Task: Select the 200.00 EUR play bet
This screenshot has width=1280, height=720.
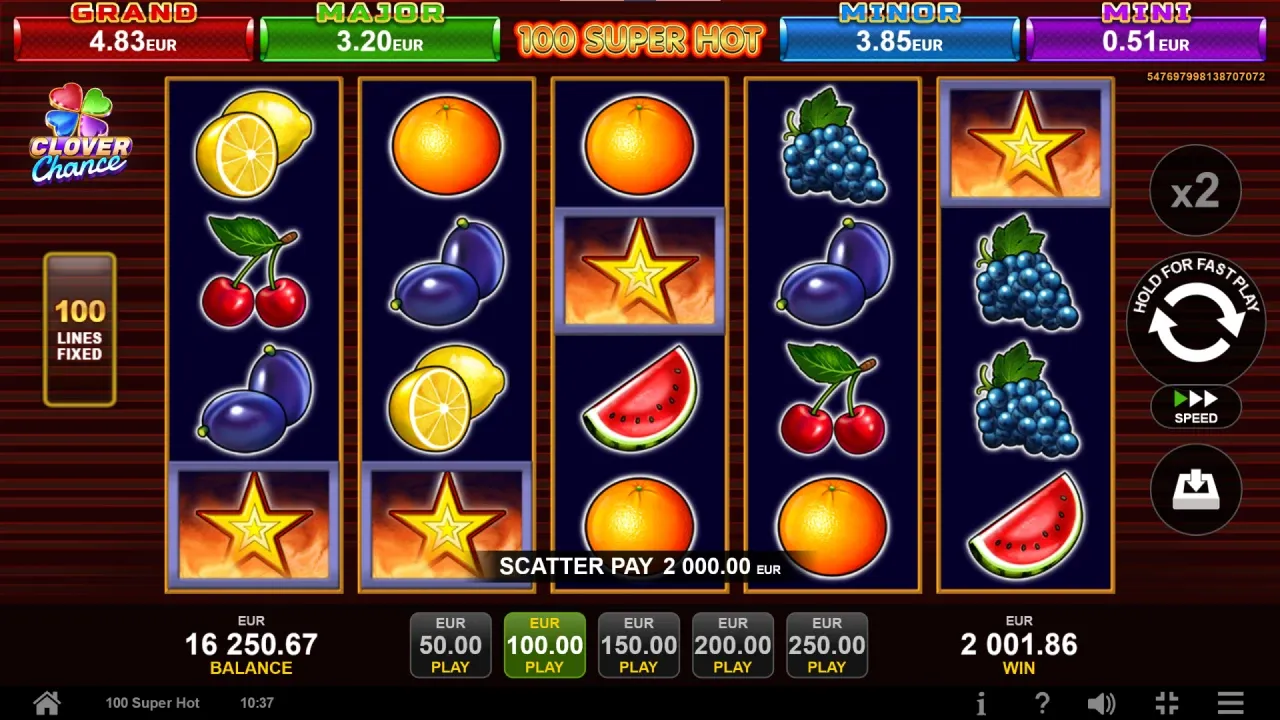Action: [732, 645]
